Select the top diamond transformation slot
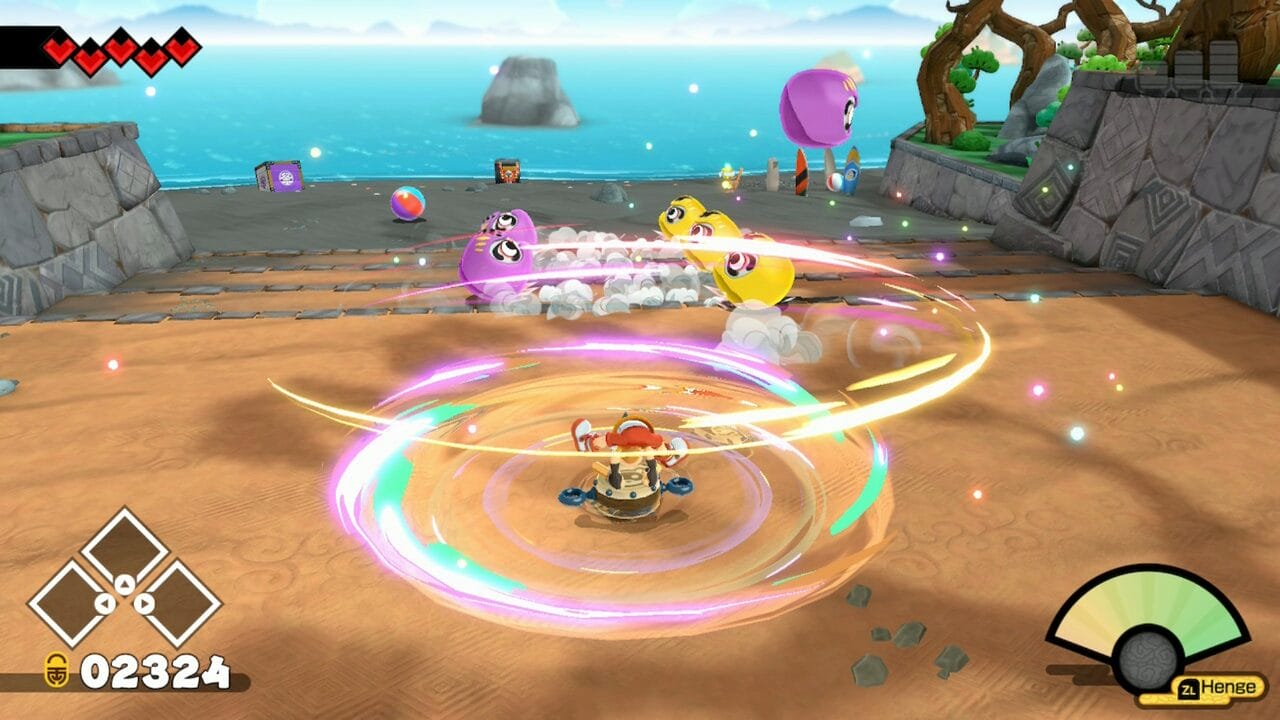 125,549
